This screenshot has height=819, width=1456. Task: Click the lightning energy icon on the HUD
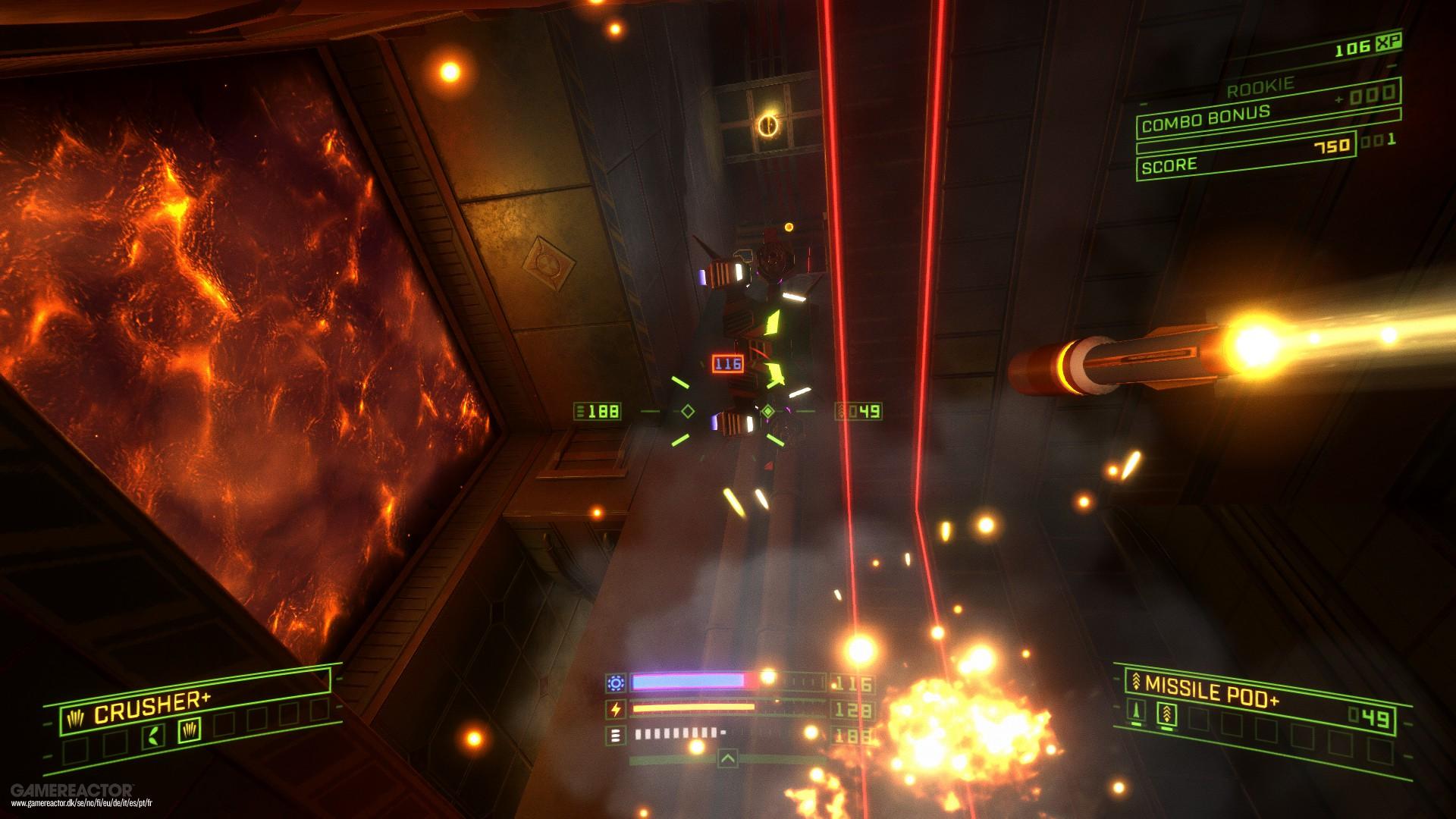(x=617, y=708)
